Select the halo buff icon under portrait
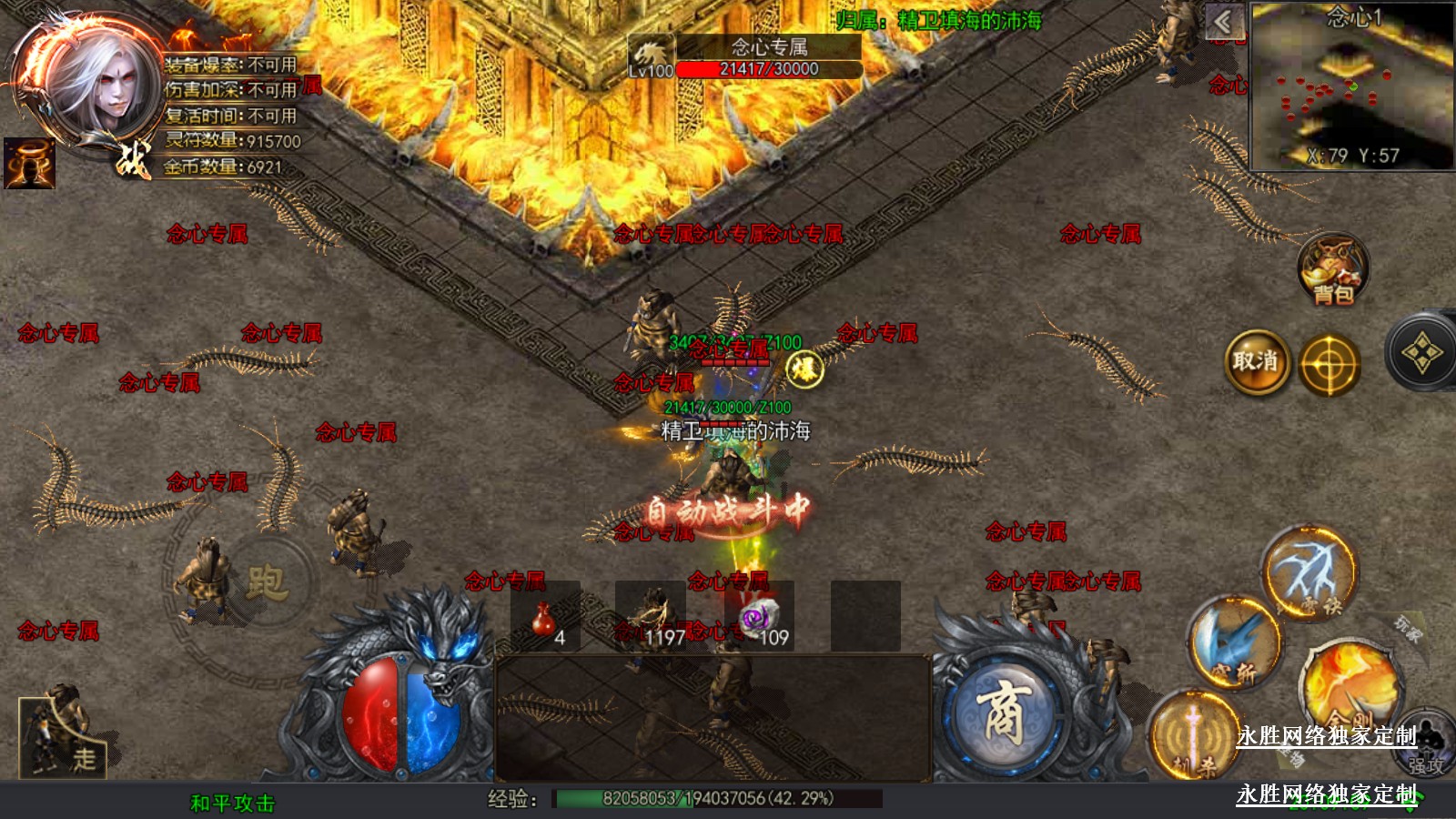This screenshot has height=819, width=1456. [29, 164]
